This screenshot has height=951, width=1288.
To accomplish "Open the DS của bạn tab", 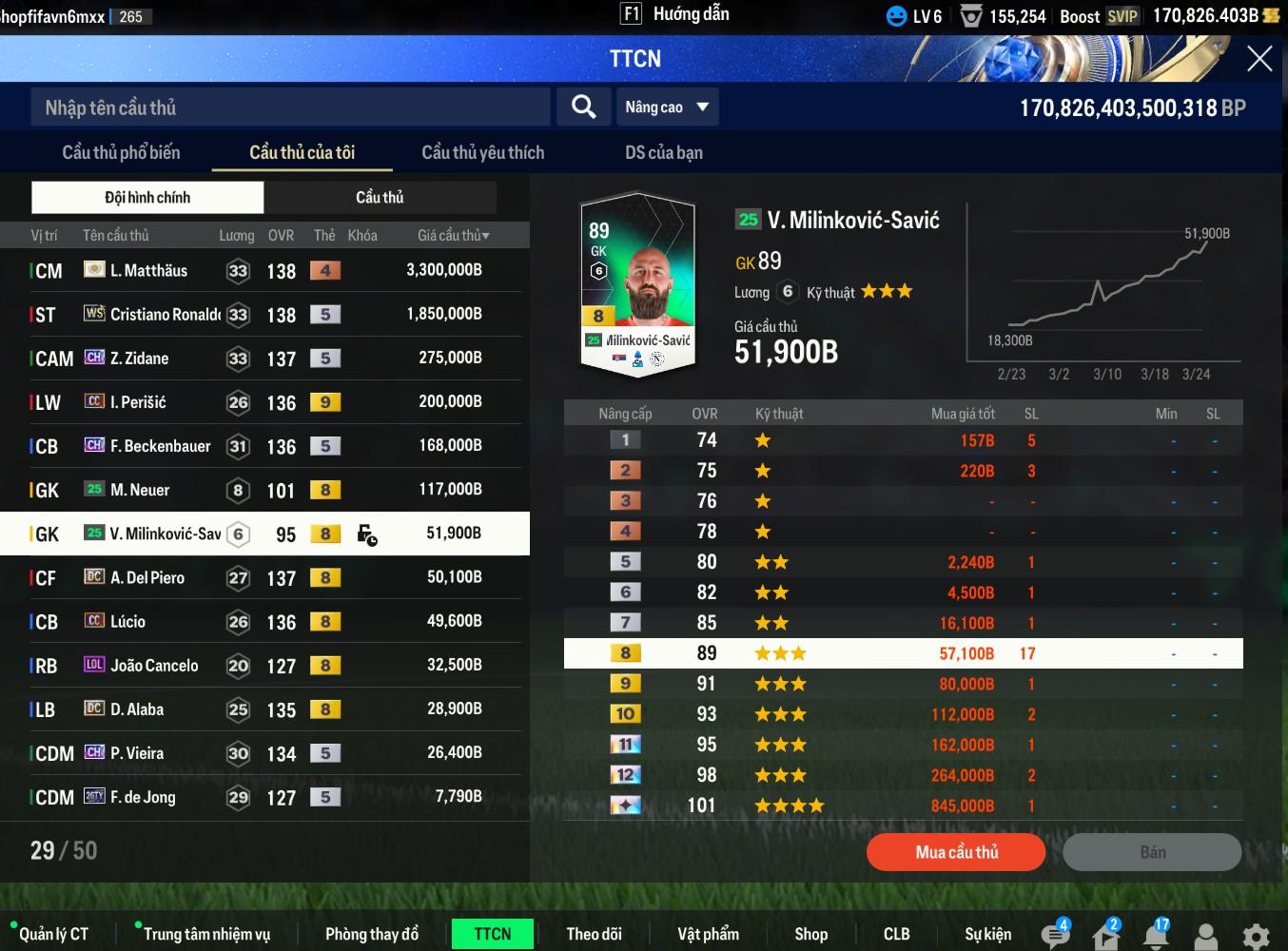I will [x=663, y=152].
